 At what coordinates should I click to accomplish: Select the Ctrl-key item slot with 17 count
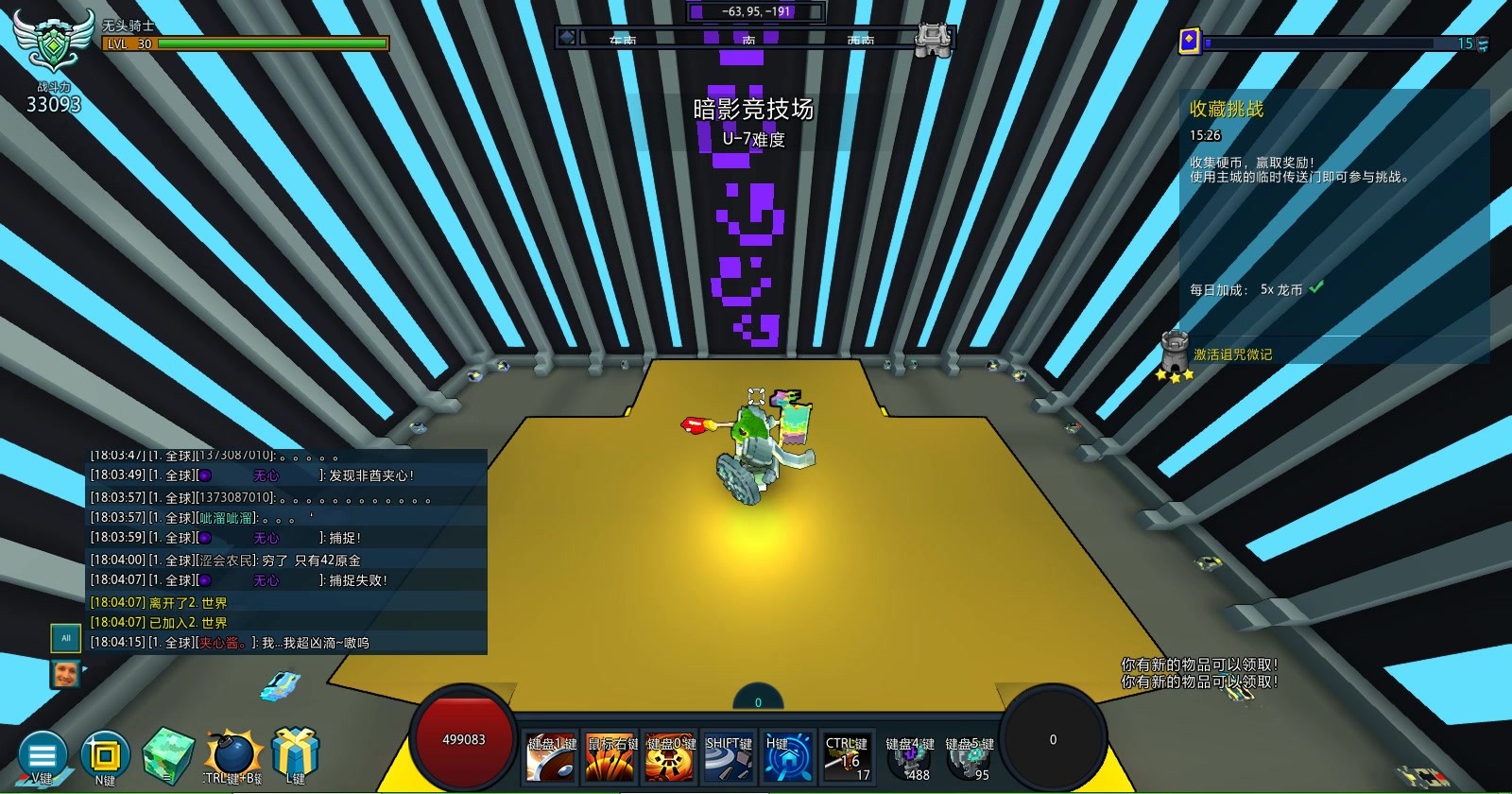[x=847, y=757]
